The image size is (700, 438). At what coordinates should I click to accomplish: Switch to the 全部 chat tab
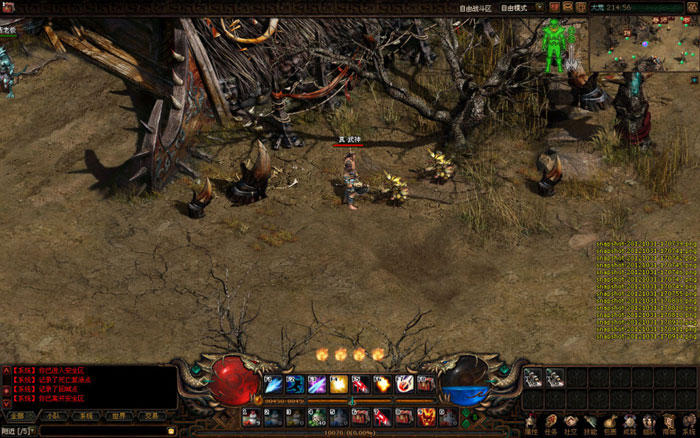click(x=18, y=415)
